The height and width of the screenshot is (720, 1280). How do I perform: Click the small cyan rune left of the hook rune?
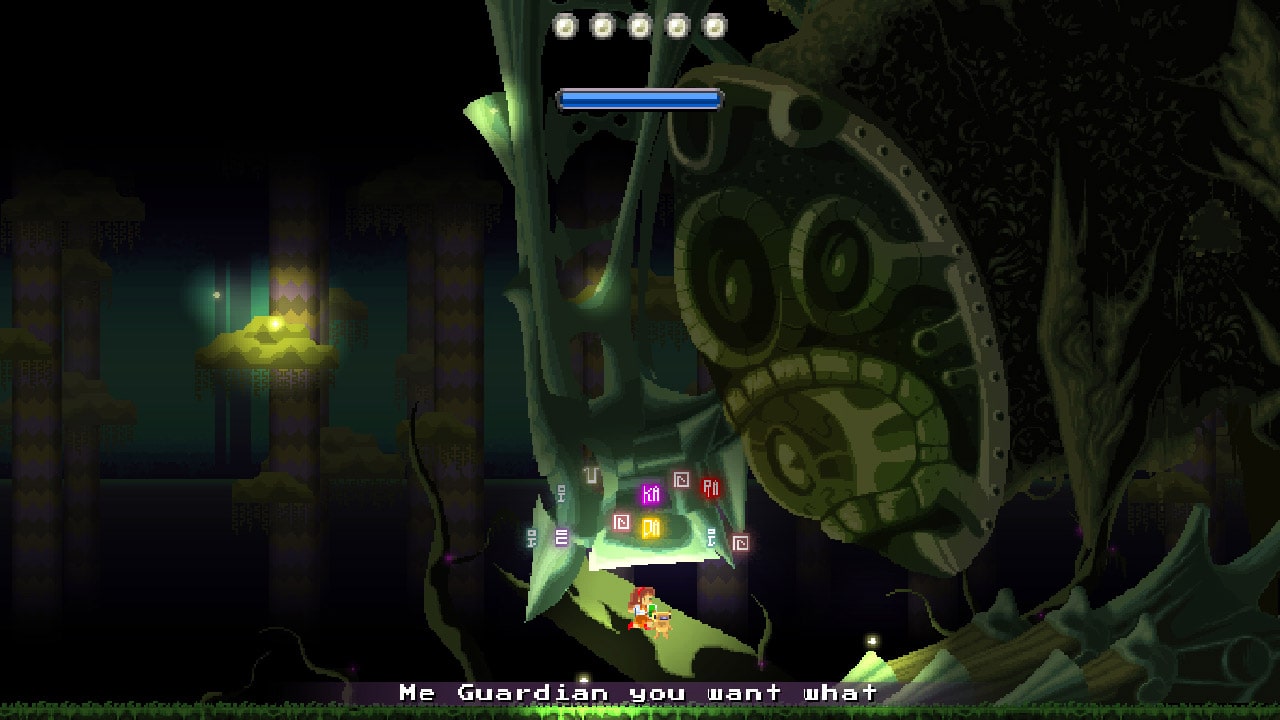coord(560,493)
